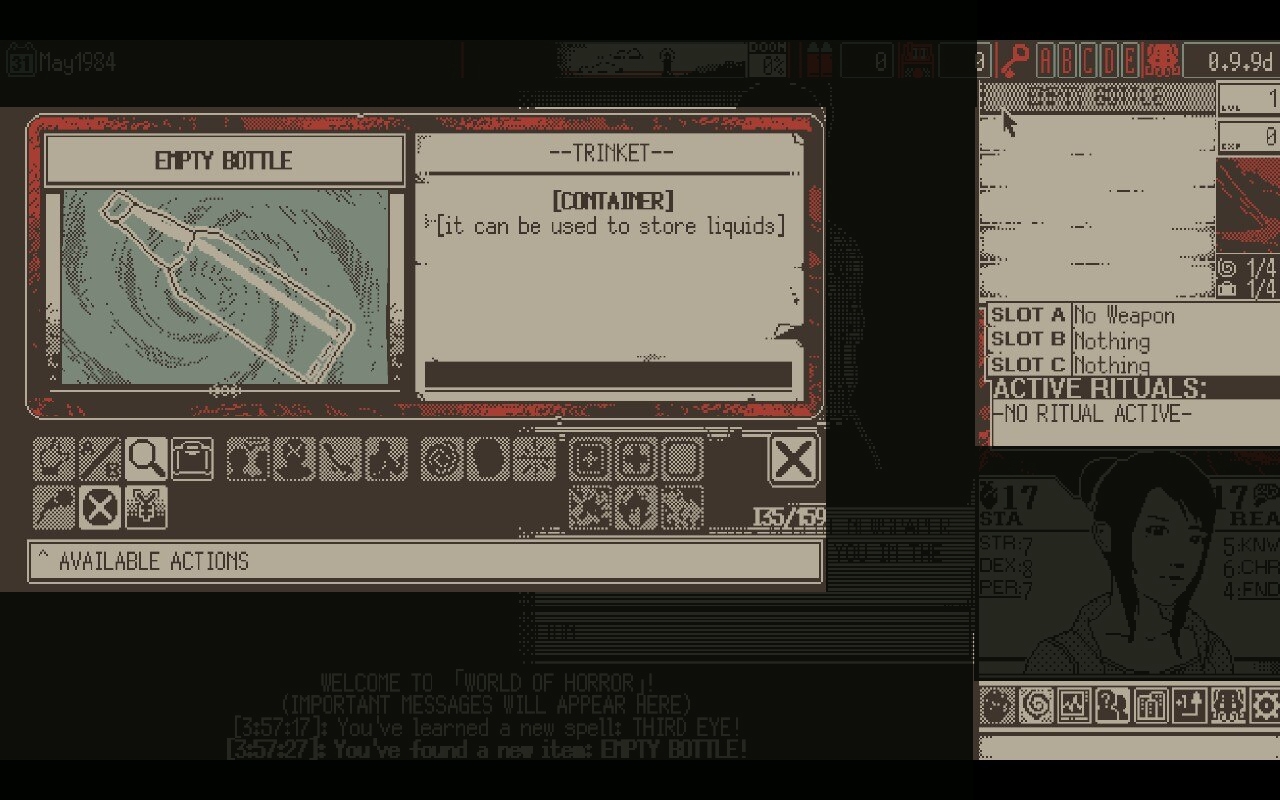Open mystery tab E

tap(1130, 60)
